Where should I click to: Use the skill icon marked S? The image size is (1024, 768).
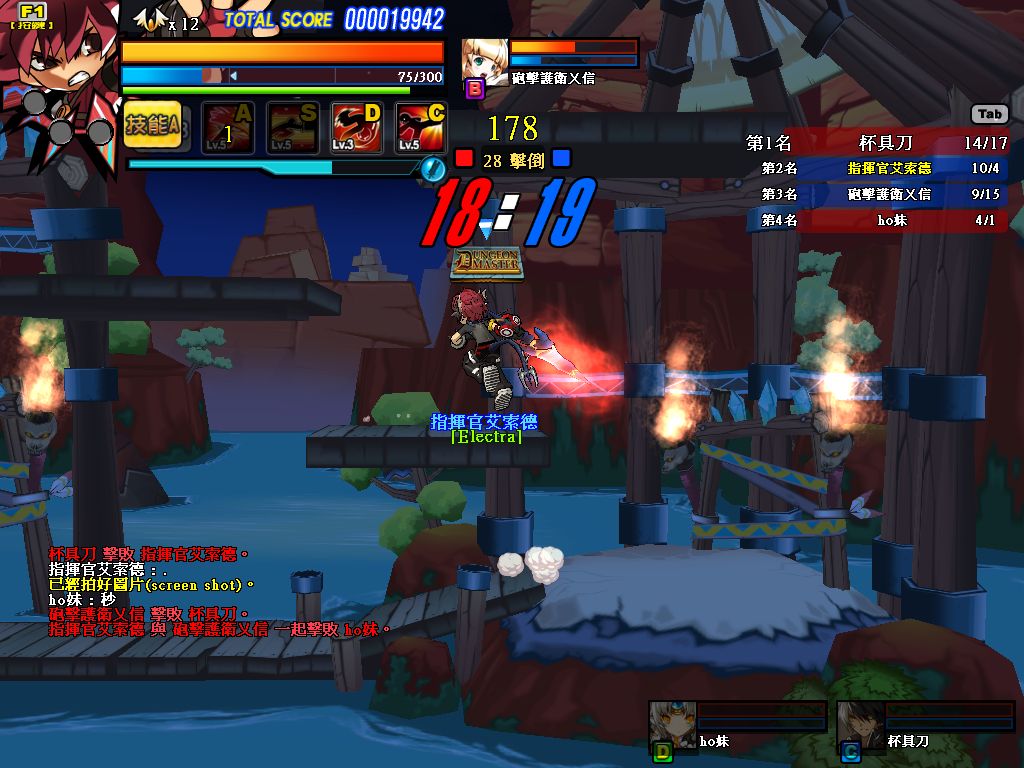coord(293,128)
